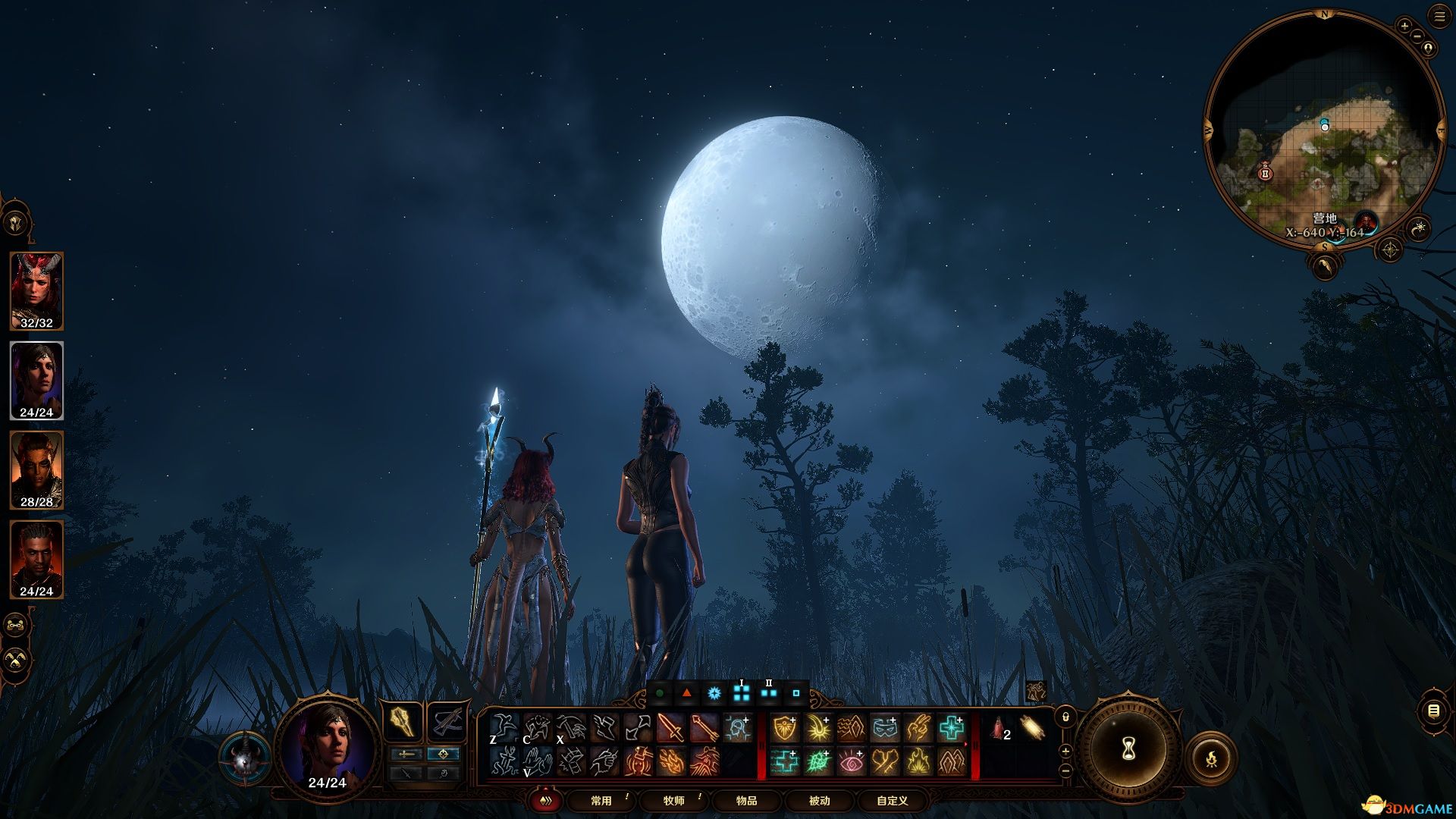Viewport: 1456px width, 819px height.
Task: Click the campfire button beside the hourglass
Action: pyautogui.click(x=1211, y=757)
